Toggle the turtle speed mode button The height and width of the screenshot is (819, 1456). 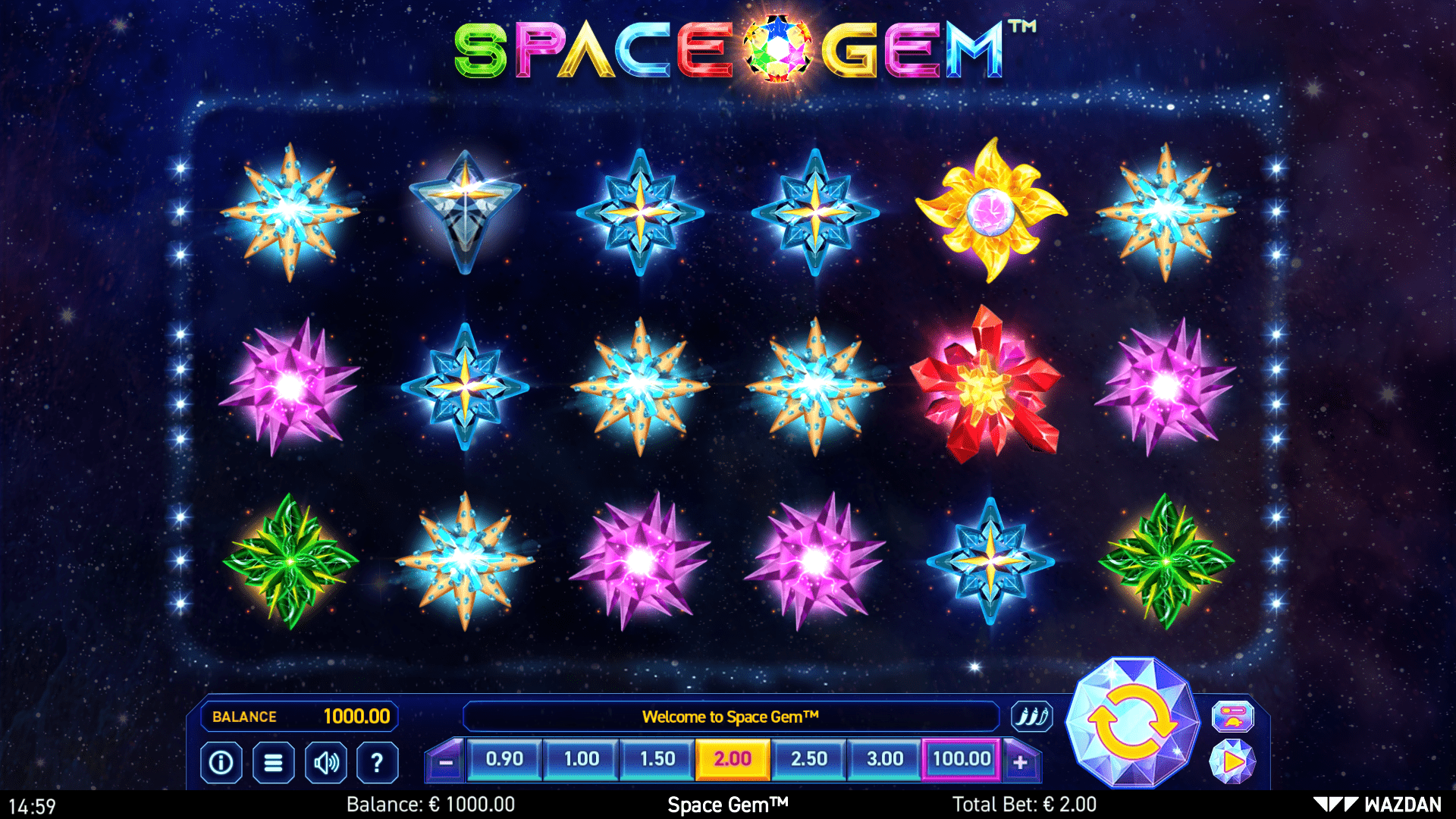(x=1233, y=717)
